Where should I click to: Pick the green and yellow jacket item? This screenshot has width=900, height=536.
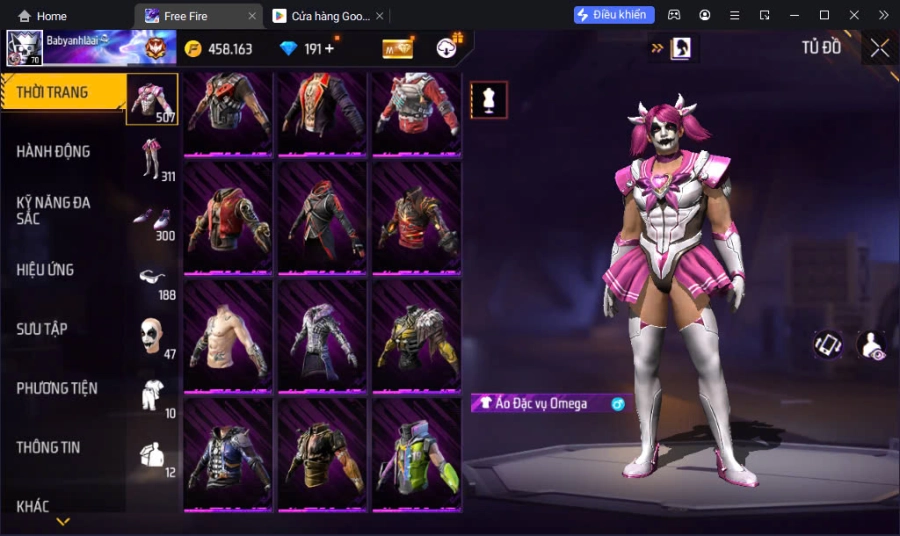pos(416,454)
